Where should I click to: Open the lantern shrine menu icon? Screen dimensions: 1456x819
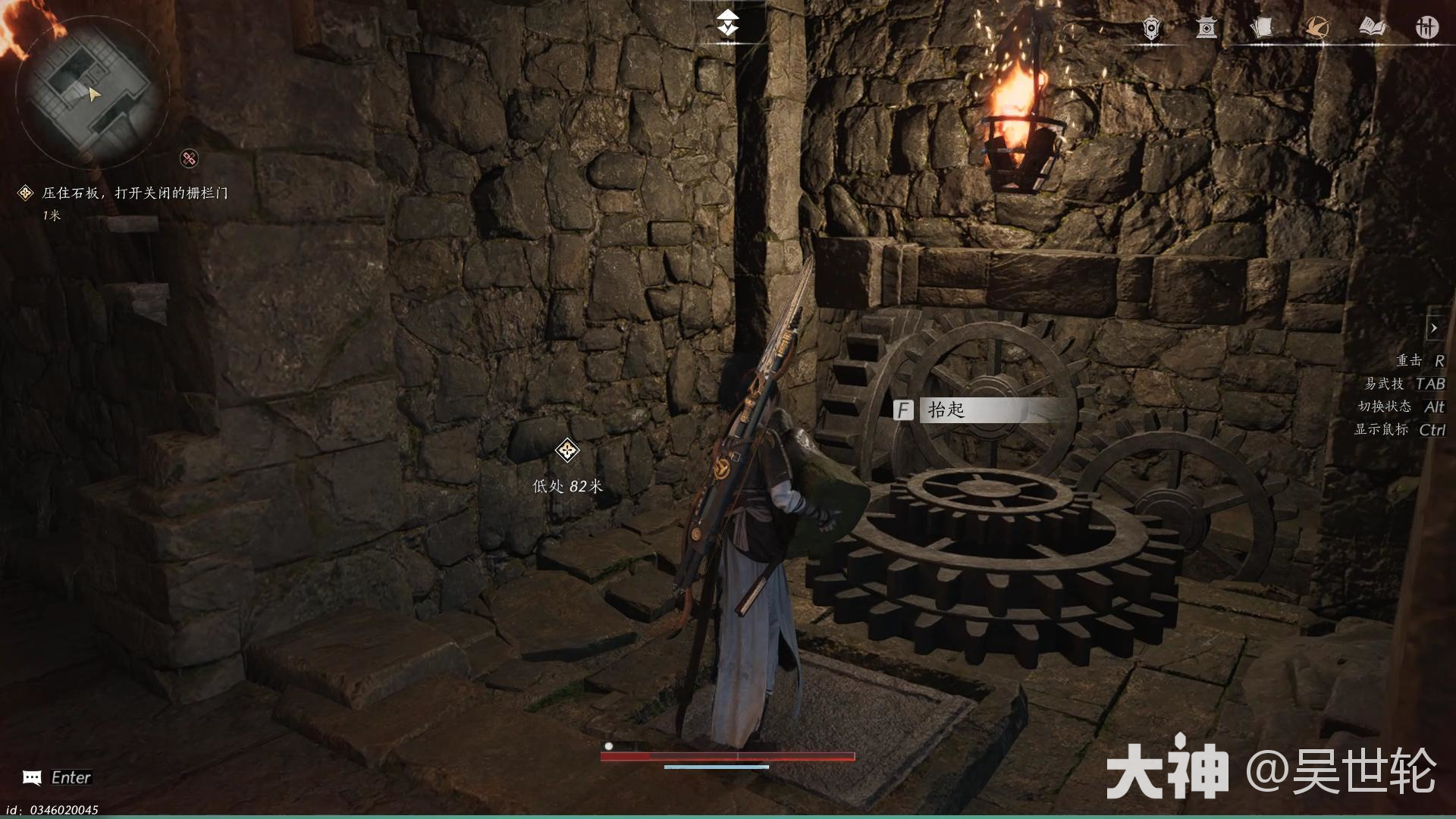[1206, 29]
